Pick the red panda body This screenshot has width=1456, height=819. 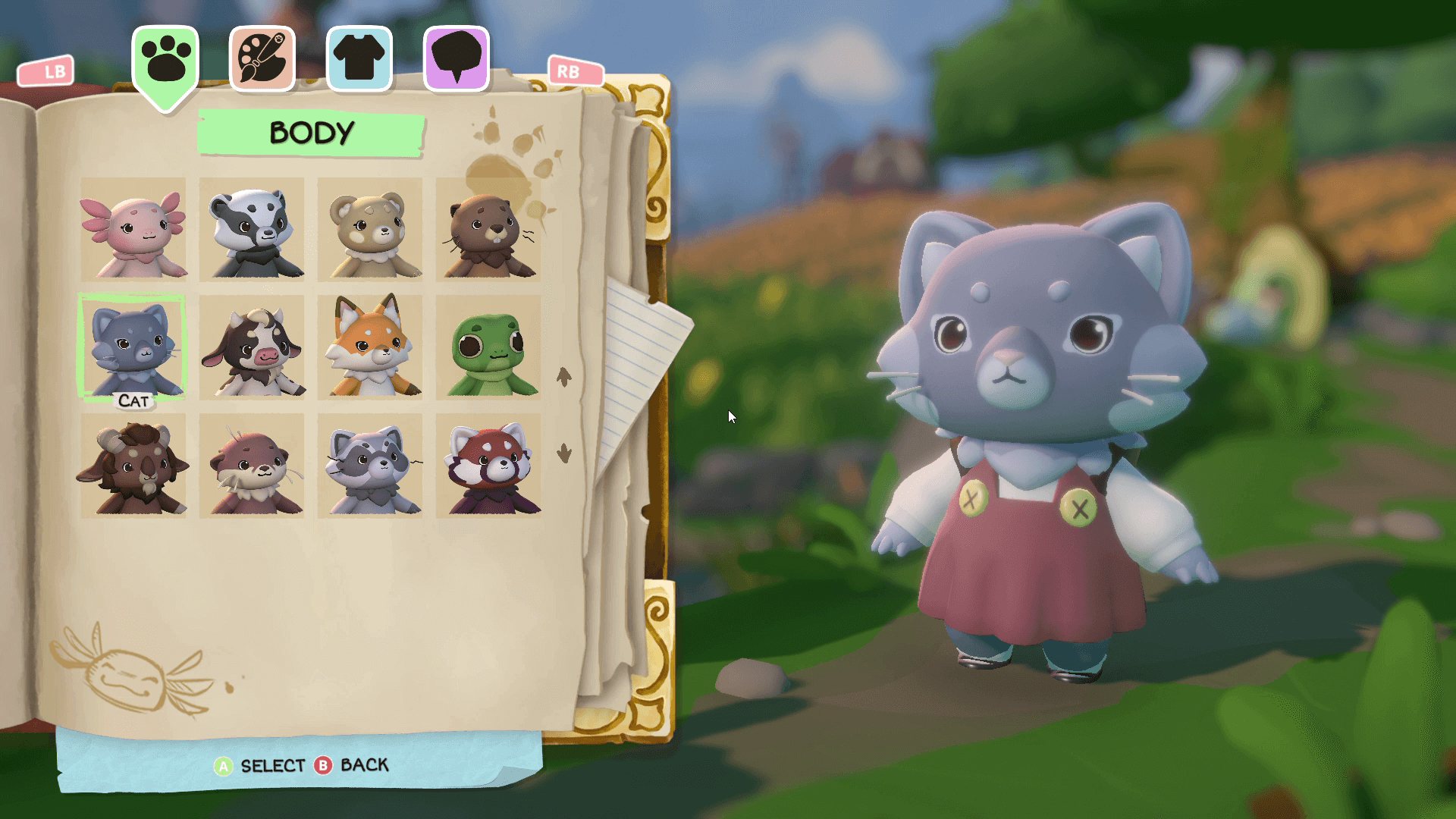488,466
